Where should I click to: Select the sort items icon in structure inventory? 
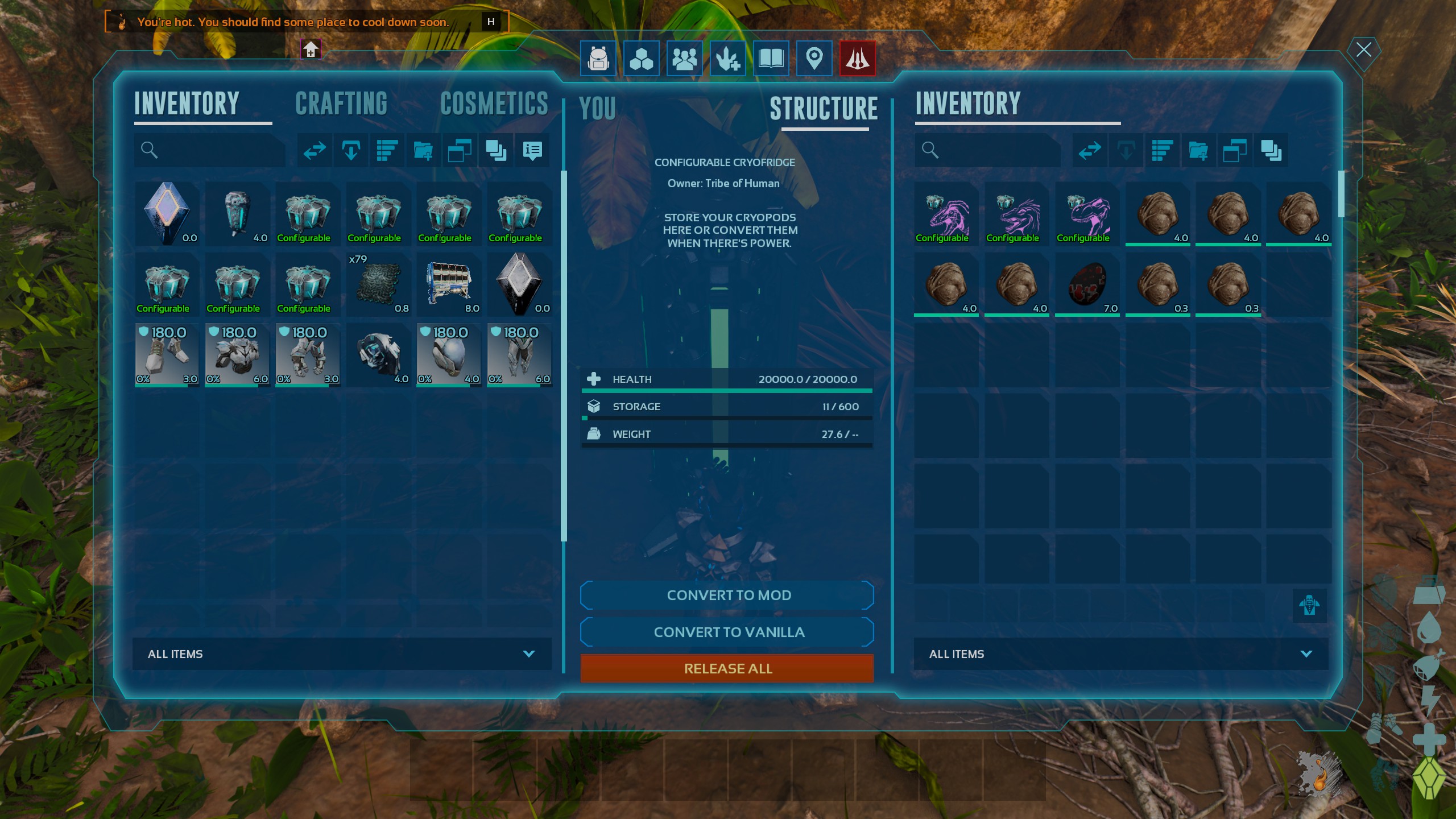tap(1163, 150)
